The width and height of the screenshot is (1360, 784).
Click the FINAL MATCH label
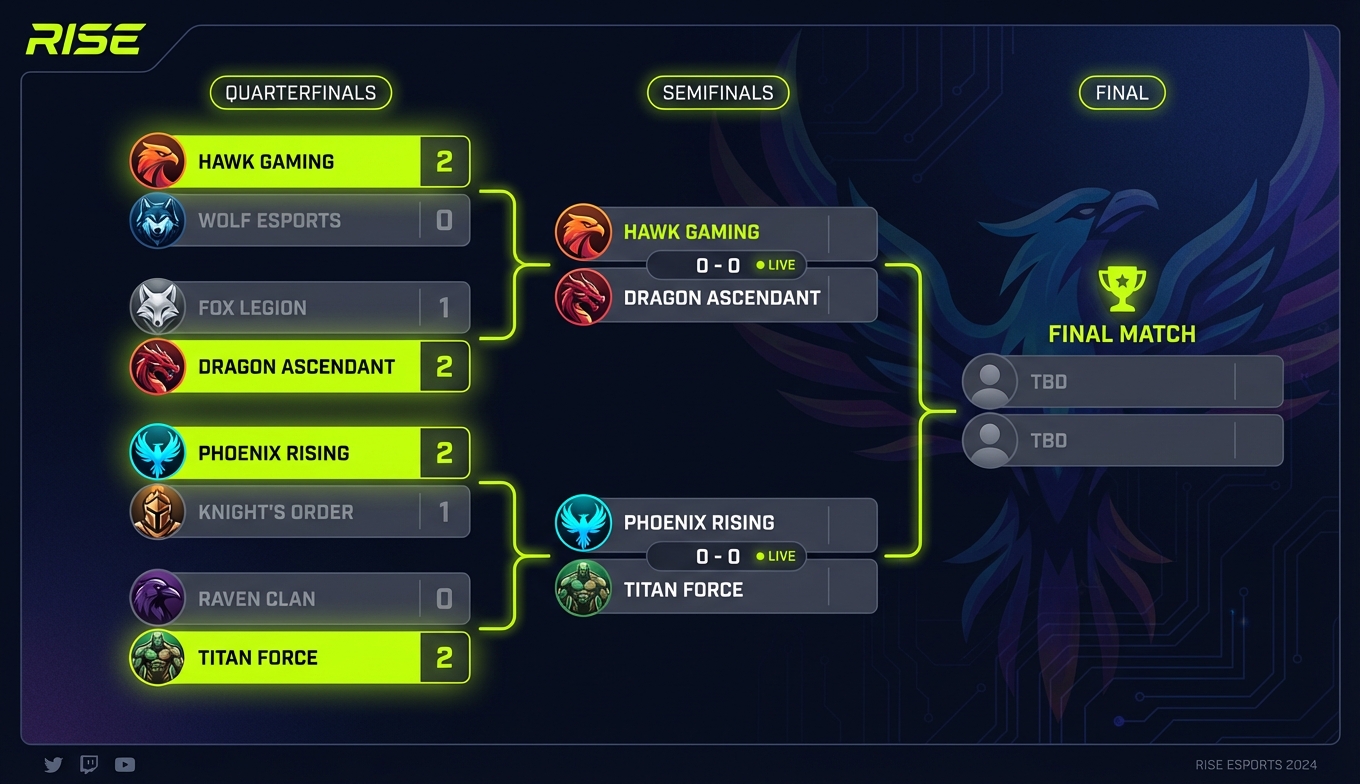(x=1121, y=334)
